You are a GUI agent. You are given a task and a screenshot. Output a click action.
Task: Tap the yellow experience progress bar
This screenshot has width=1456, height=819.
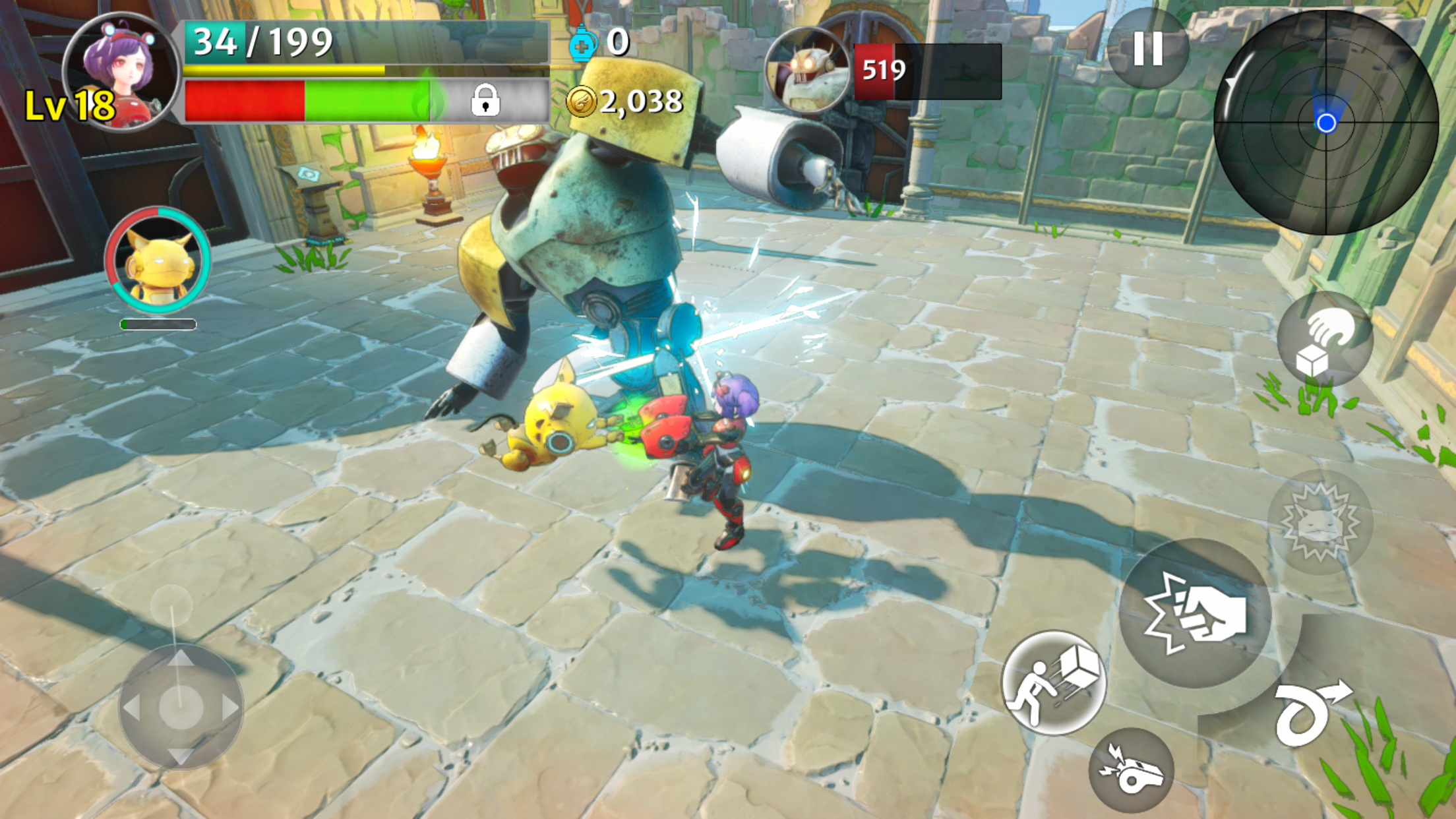pyautogui.click(x=284, y=69)
